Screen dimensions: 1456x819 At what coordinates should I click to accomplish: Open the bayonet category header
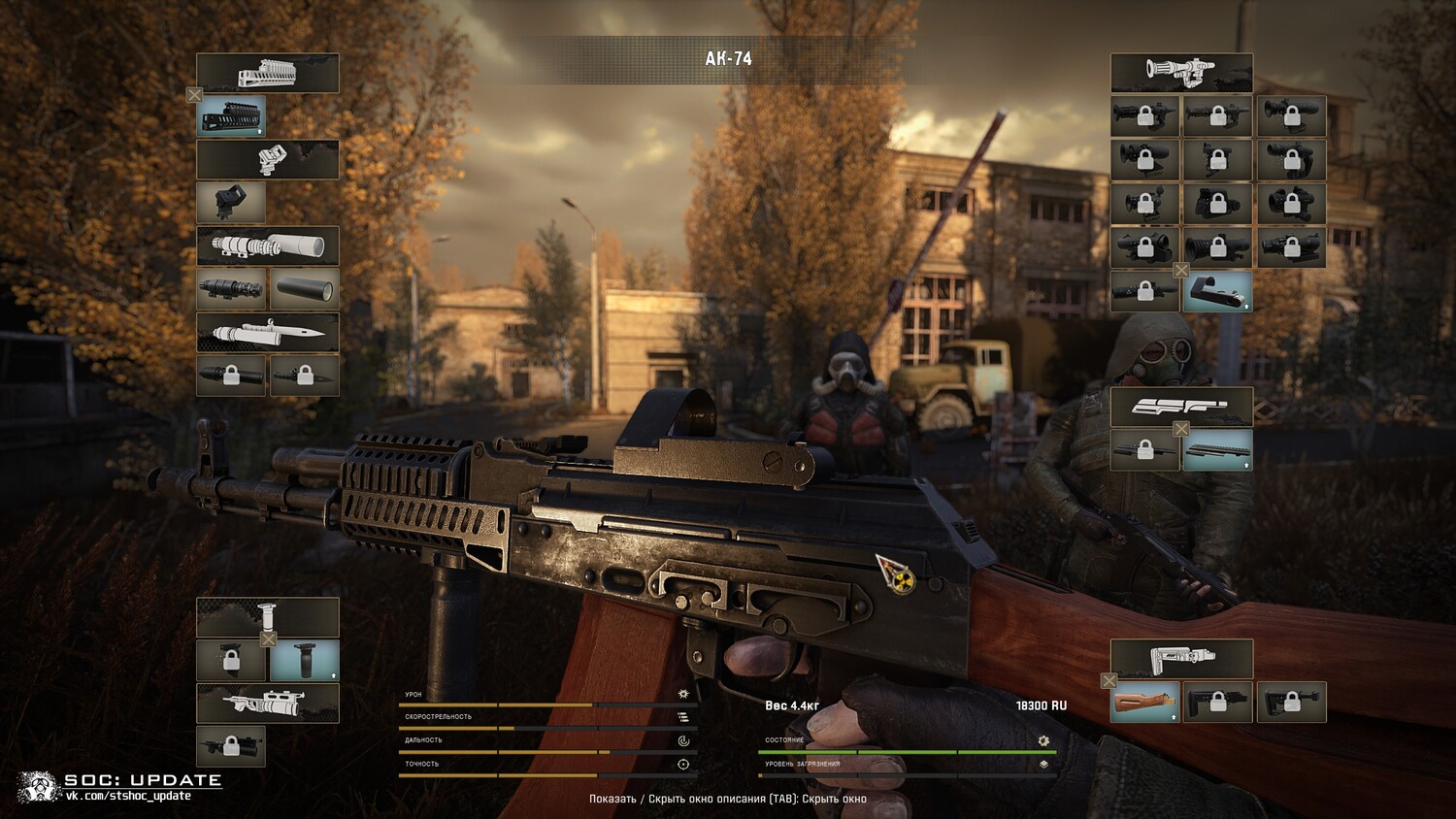[268, 332]
